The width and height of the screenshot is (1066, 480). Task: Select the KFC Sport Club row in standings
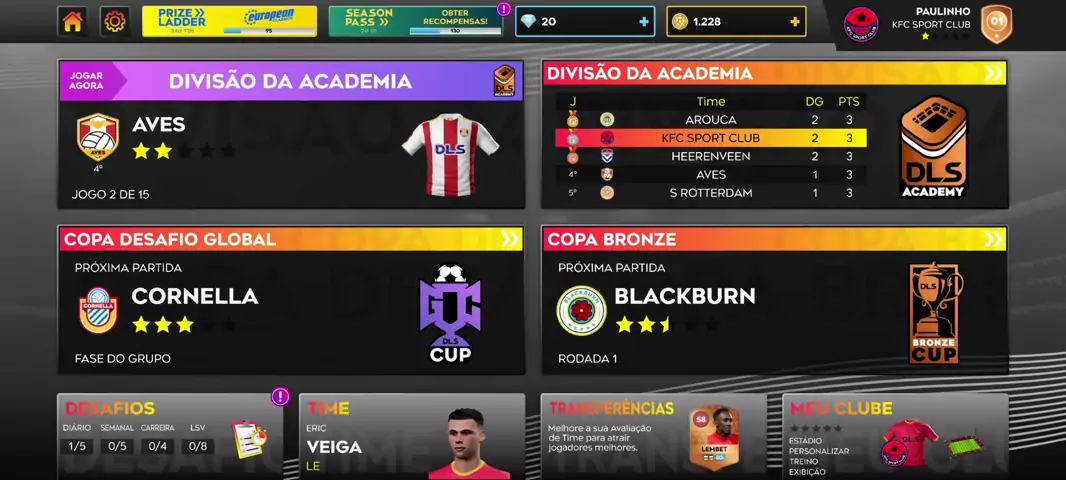[710, 138]
